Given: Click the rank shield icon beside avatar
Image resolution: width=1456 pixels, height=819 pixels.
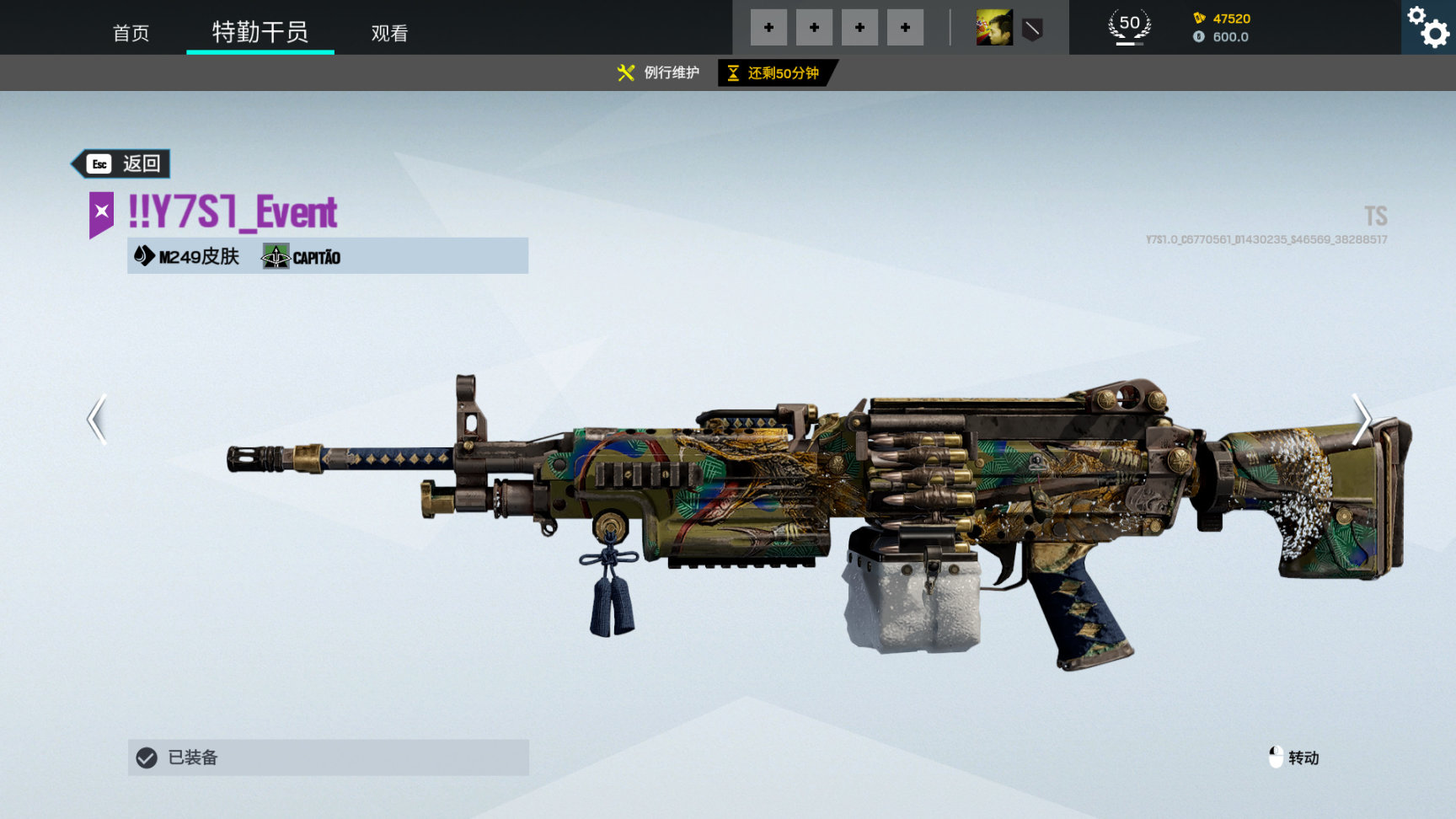Looking at the screenshot, I should point(1032,30).
